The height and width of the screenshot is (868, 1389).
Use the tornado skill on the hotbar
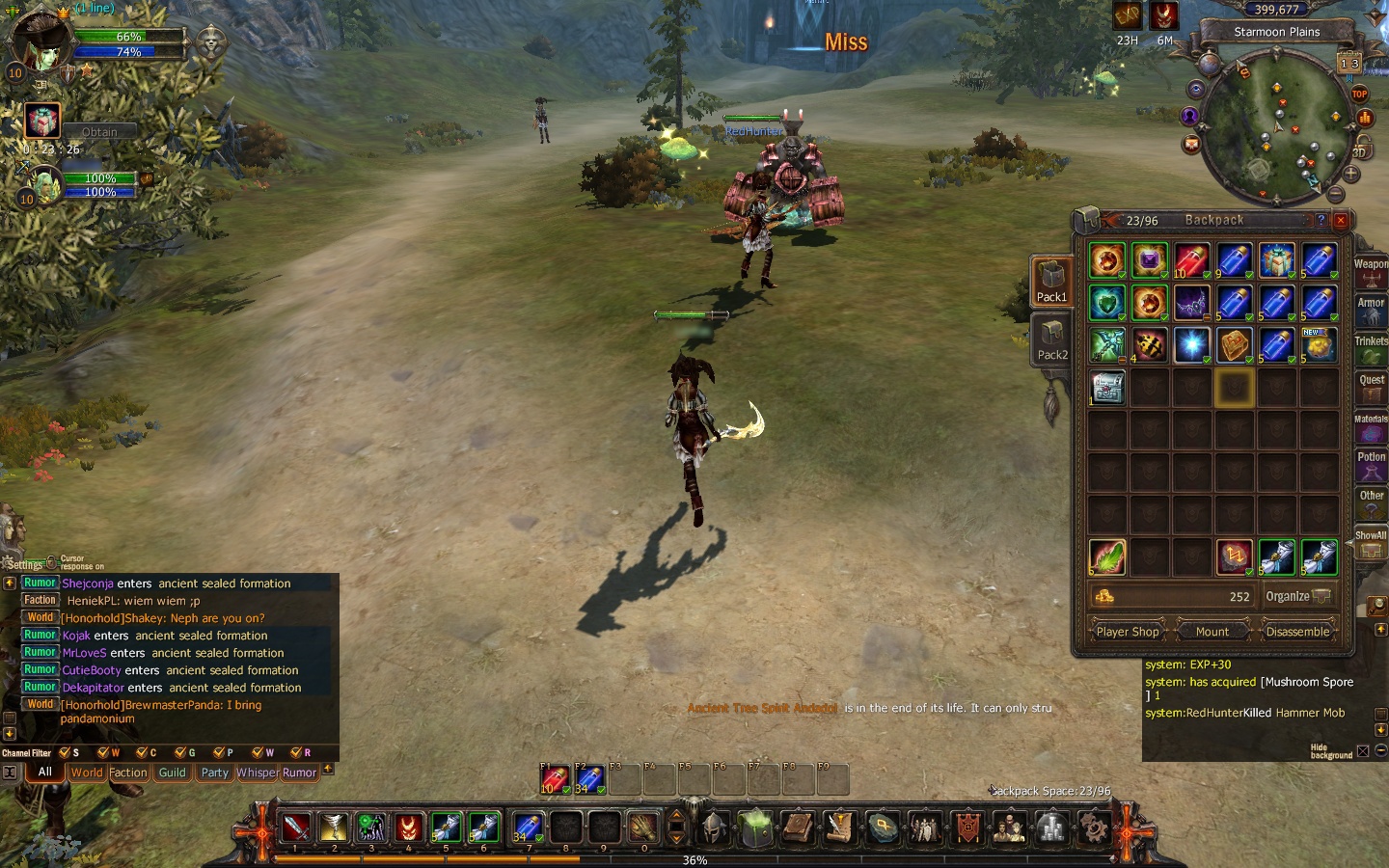click(334, 827)
